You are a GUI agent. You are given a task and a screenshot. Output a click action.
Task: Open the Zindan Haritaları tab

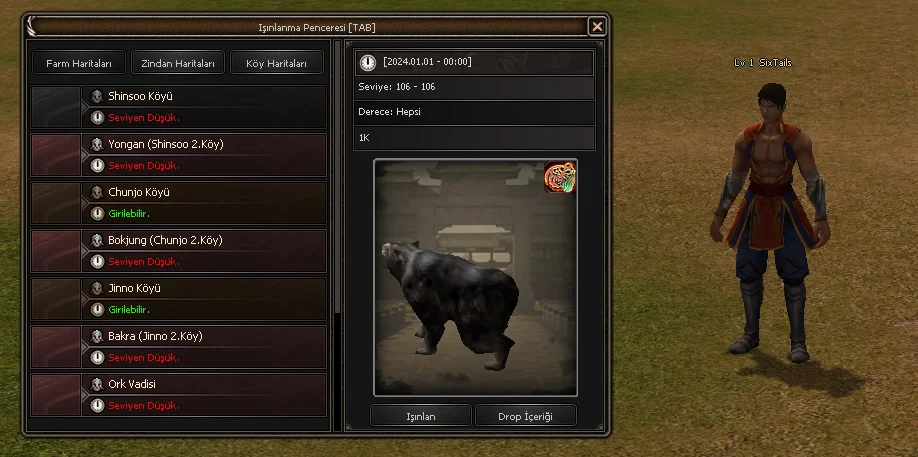pyautogui.click(x=178, y=63)
